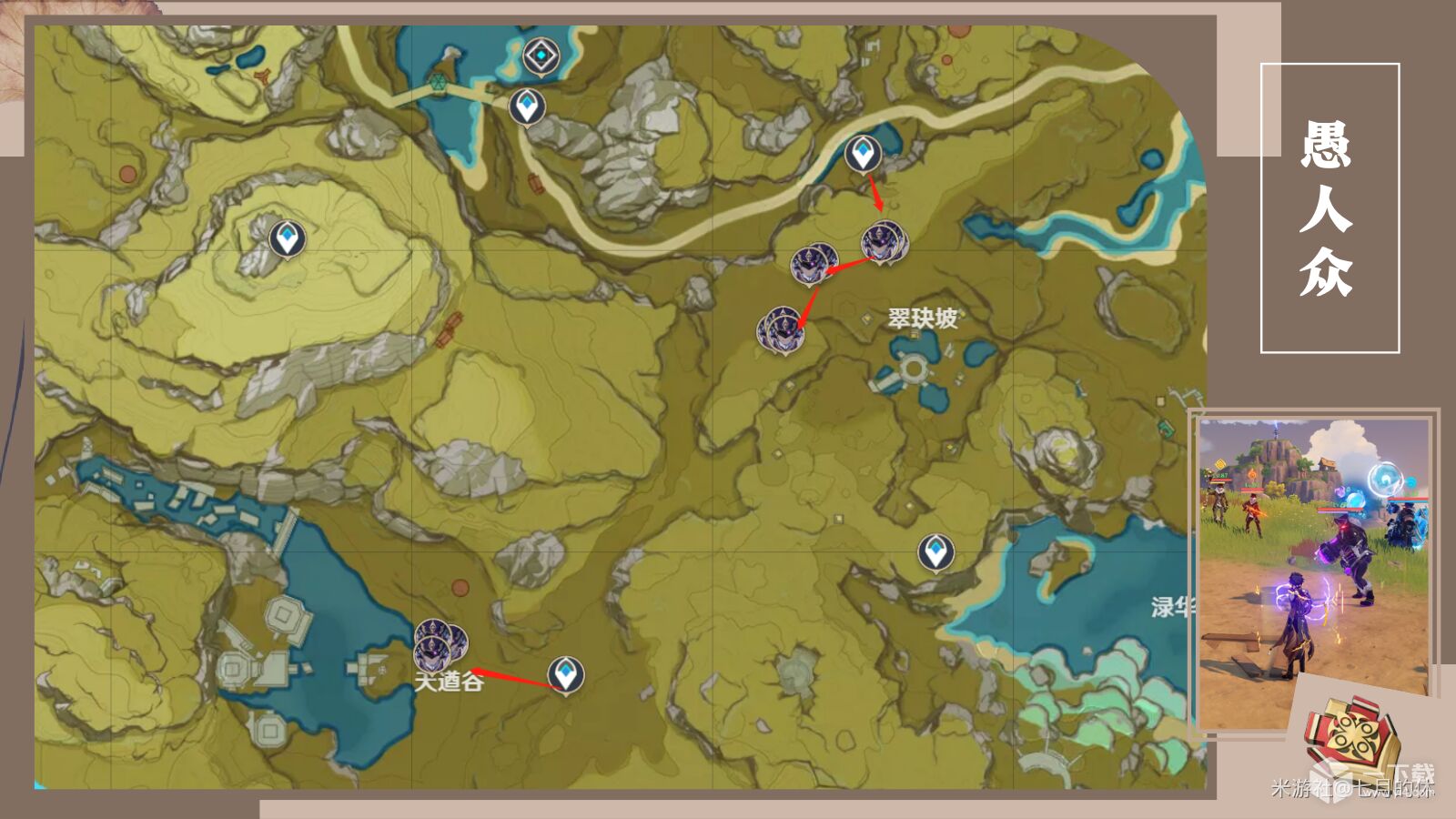Click the teleport waypoint east of 天遒谷

point(566,675)
